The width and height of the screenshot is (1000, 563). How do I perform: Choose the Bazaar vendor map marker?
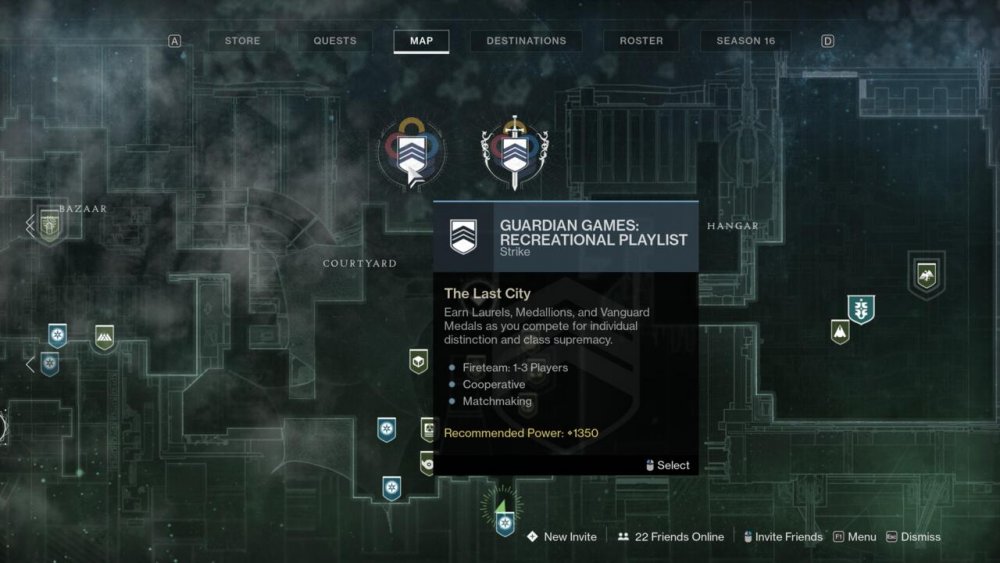[49, 225]
